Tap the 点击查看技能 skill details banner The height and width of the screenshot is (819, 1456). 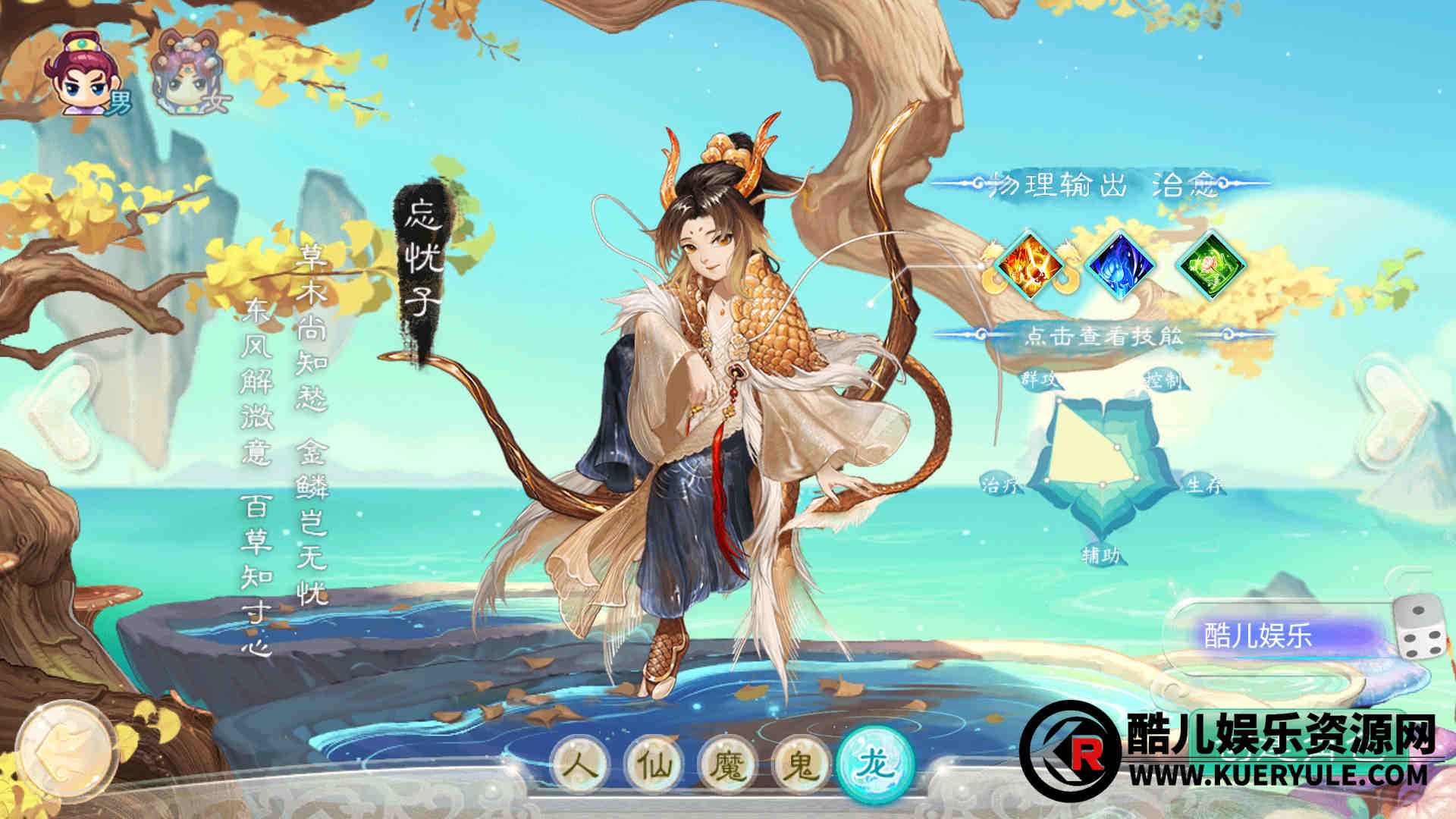click(x=1103, y=334)
